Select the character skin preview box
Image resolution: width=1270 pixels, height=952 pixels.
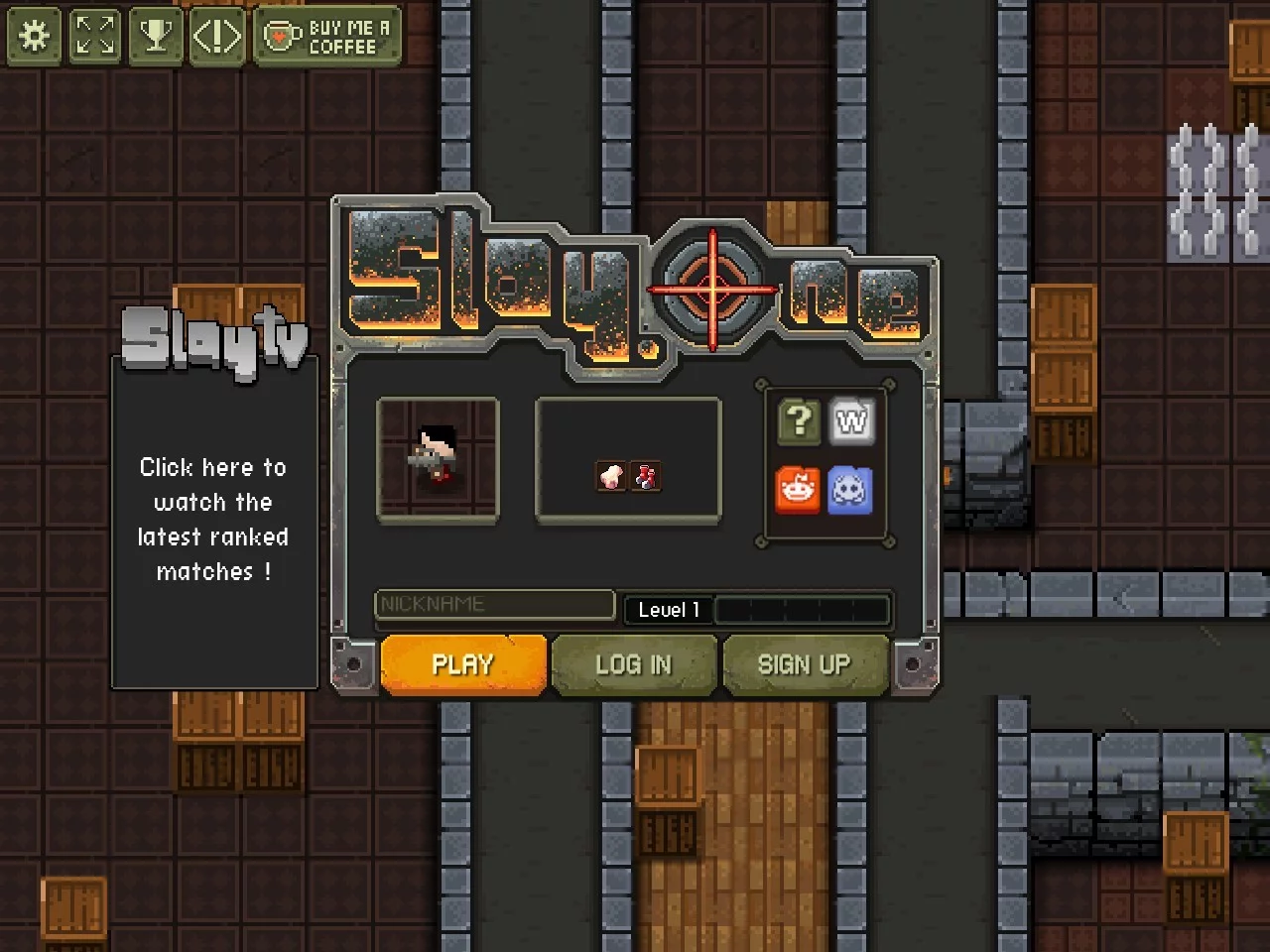[x=438, y=458]
